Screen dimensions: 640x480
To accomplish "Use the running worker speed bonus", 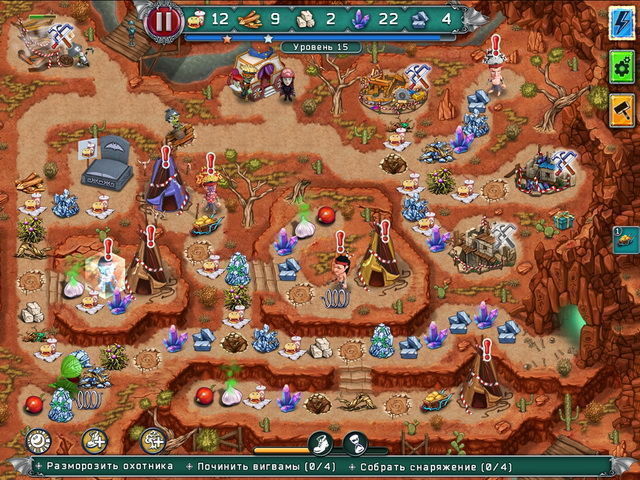I will 95,439.
